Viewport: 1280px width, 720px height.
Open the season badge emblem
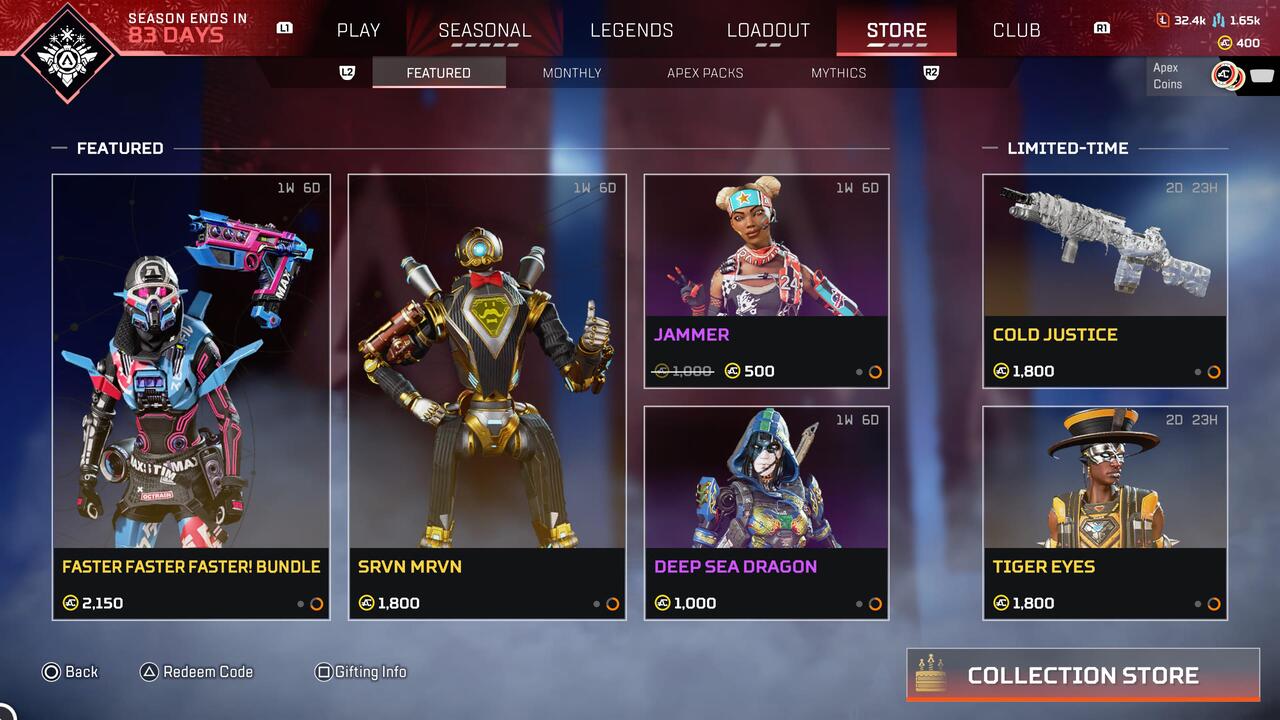pos(69,53)
